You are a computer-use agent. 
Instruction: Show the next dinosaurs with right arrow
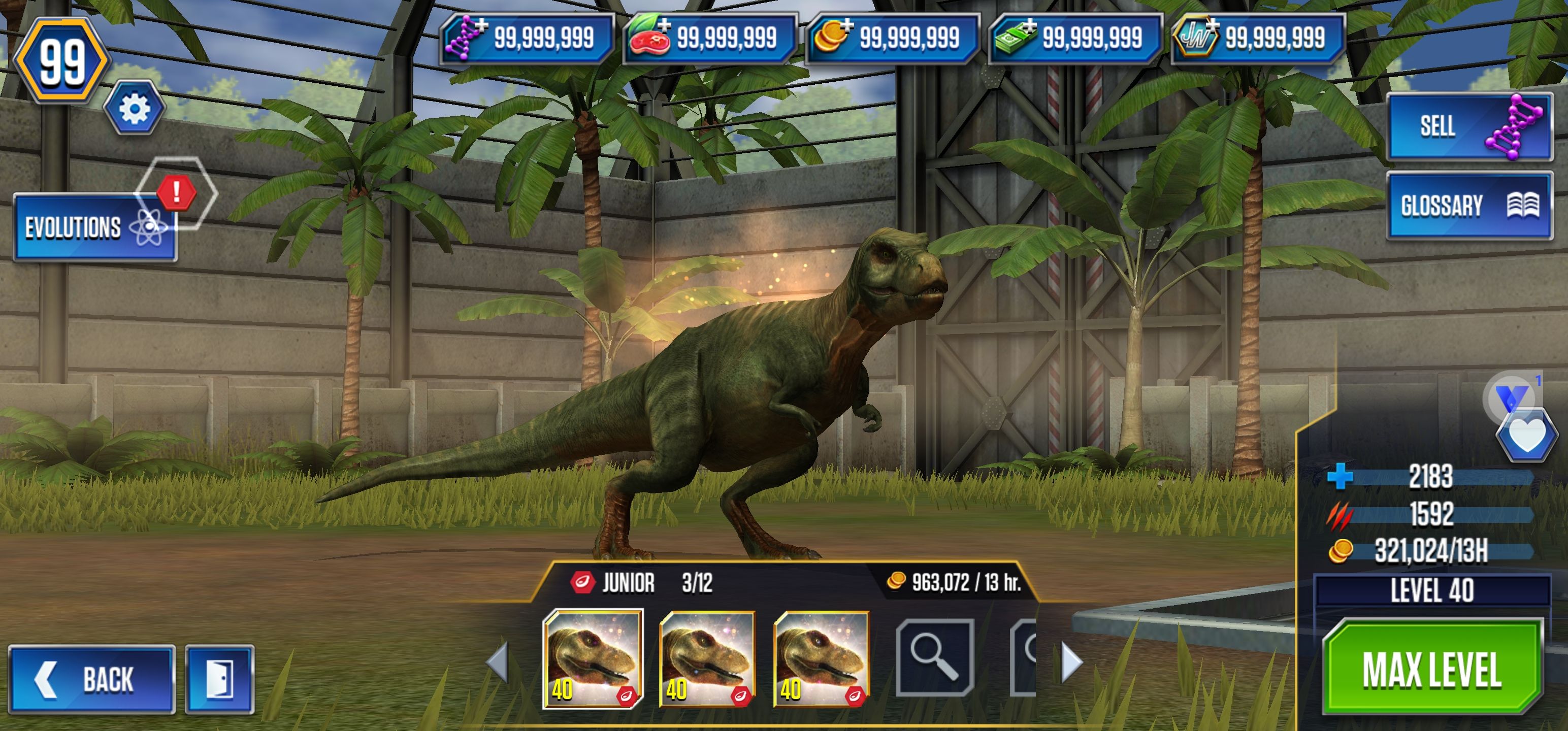pos(1071,661)
